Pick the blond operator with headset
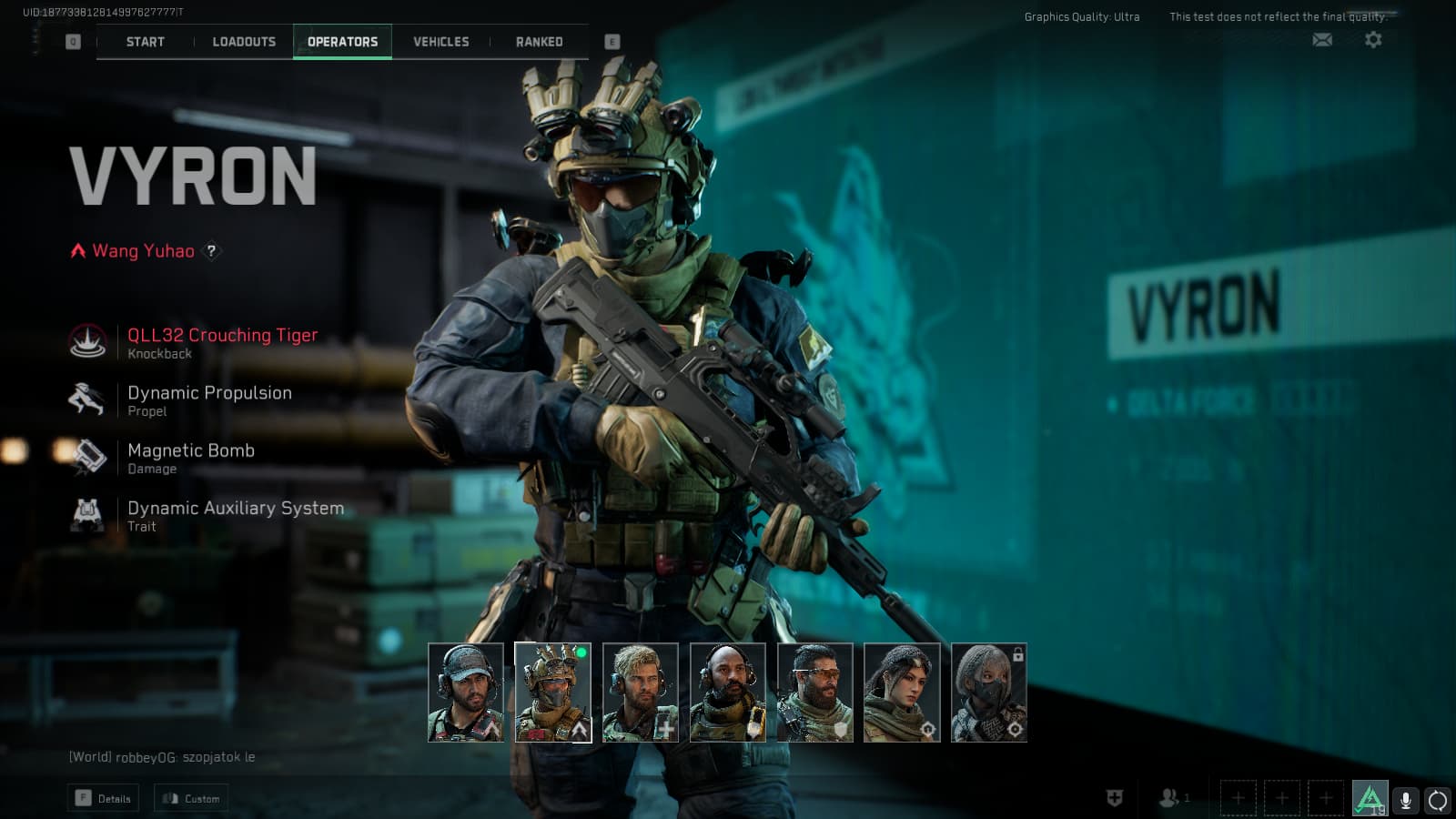 (641, 693)
